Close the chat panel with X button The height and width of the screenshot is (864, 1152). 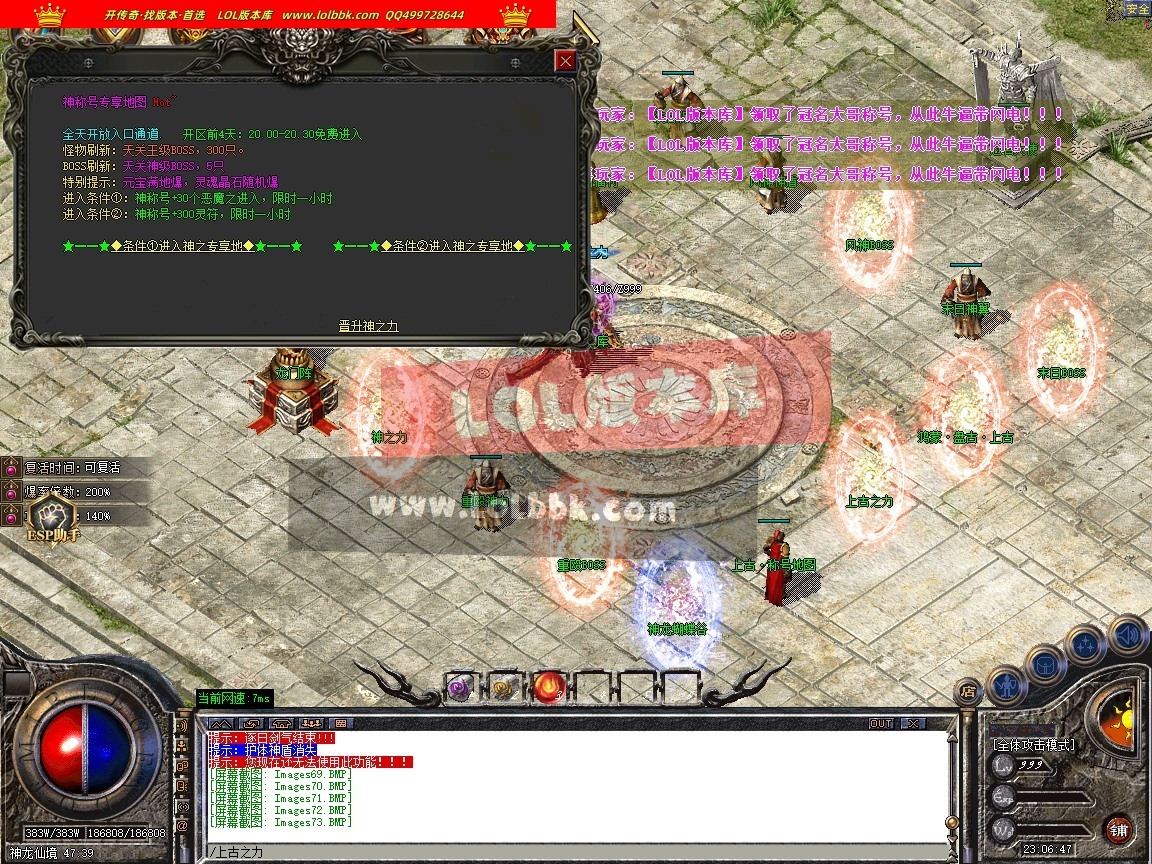click(x=912, y=723)
